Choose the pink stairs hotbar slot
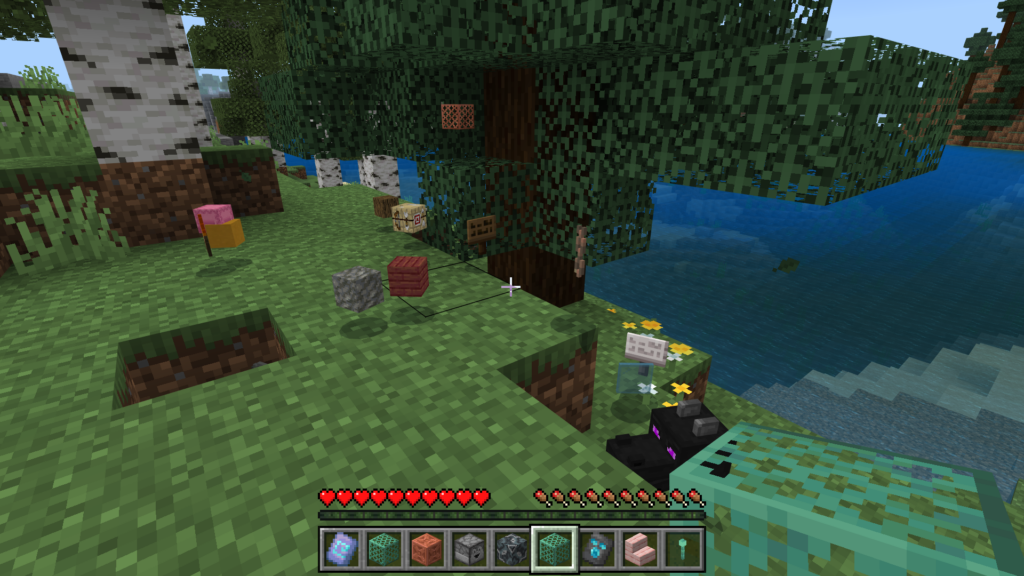The height and width of the screenshot is (576, 1024). coord(640,548)
